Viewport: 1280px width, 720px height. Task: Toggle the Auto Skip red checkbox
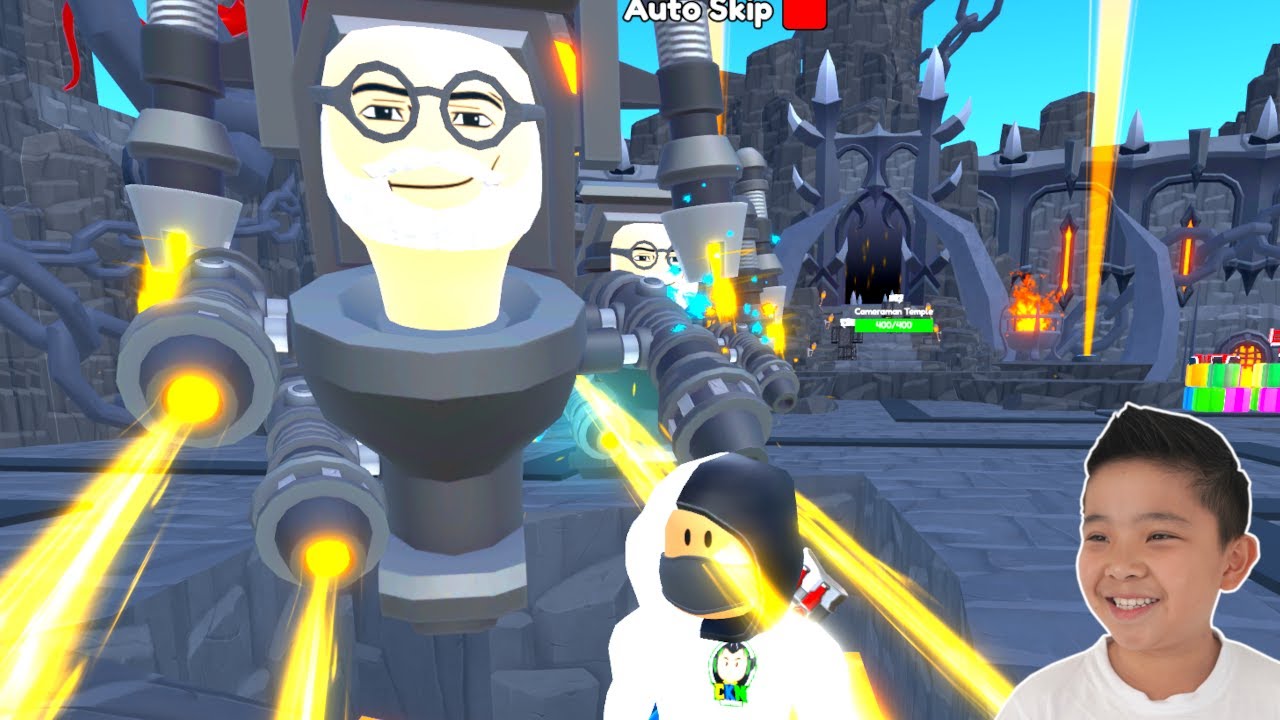point(805,12)
